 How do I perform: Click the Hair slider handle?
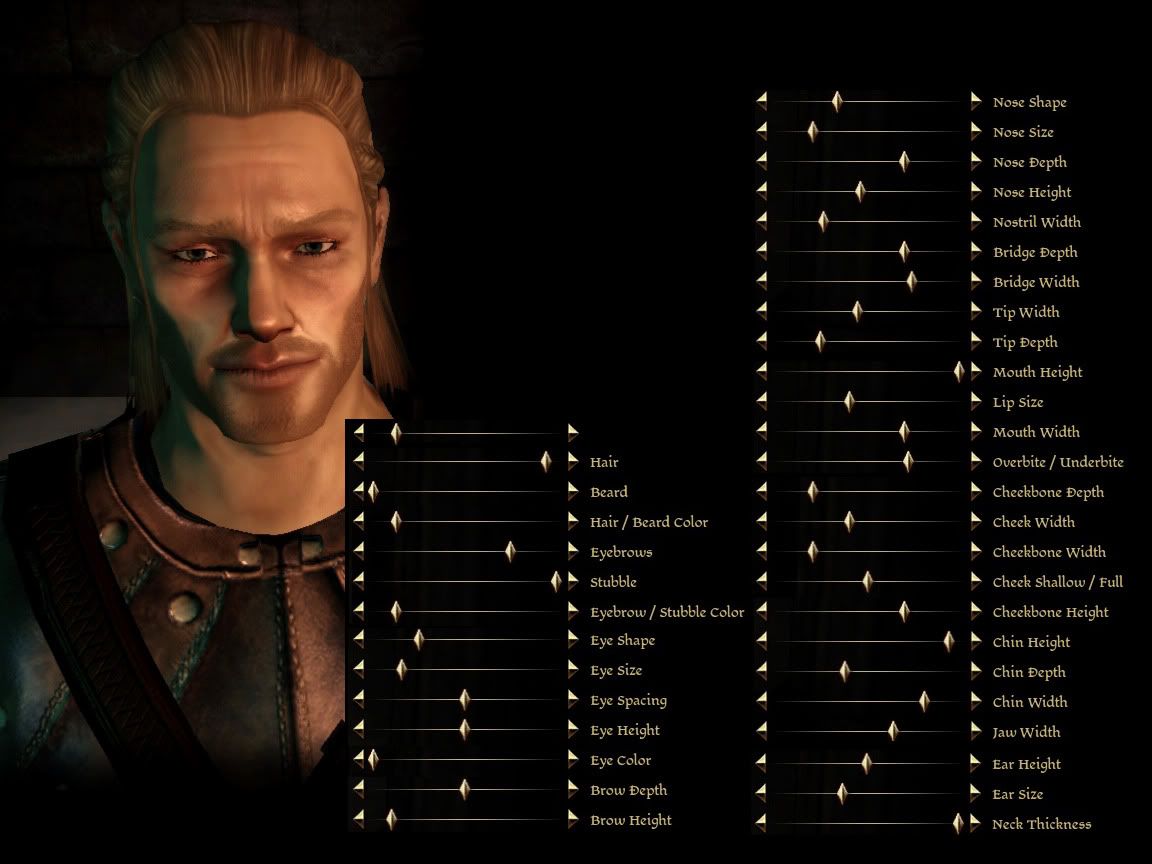[x=546, y=461]
